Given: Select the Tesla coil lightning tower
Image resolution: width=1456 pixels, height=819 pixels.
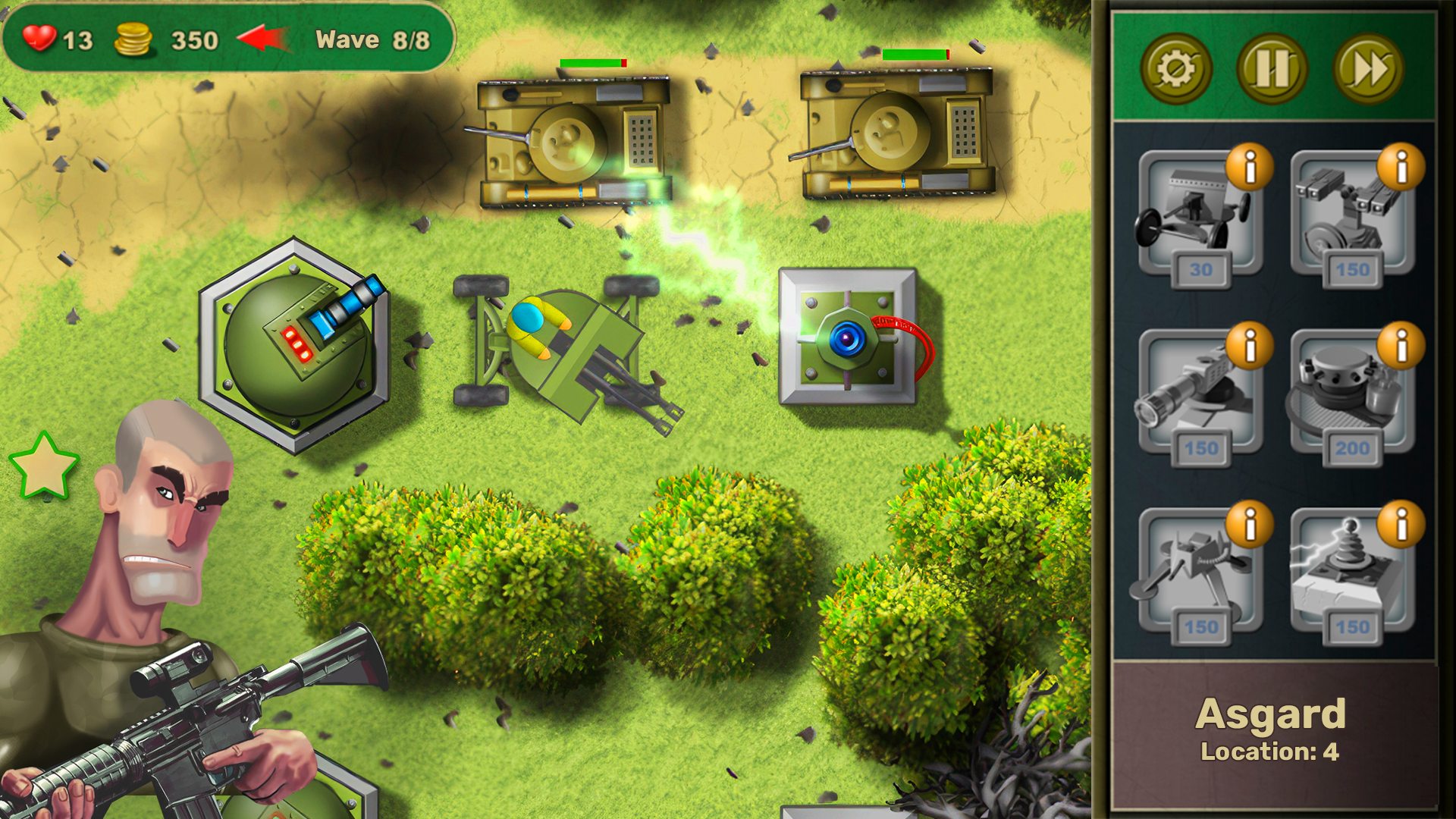Looking at the screenshot, I should [1354, 573].
